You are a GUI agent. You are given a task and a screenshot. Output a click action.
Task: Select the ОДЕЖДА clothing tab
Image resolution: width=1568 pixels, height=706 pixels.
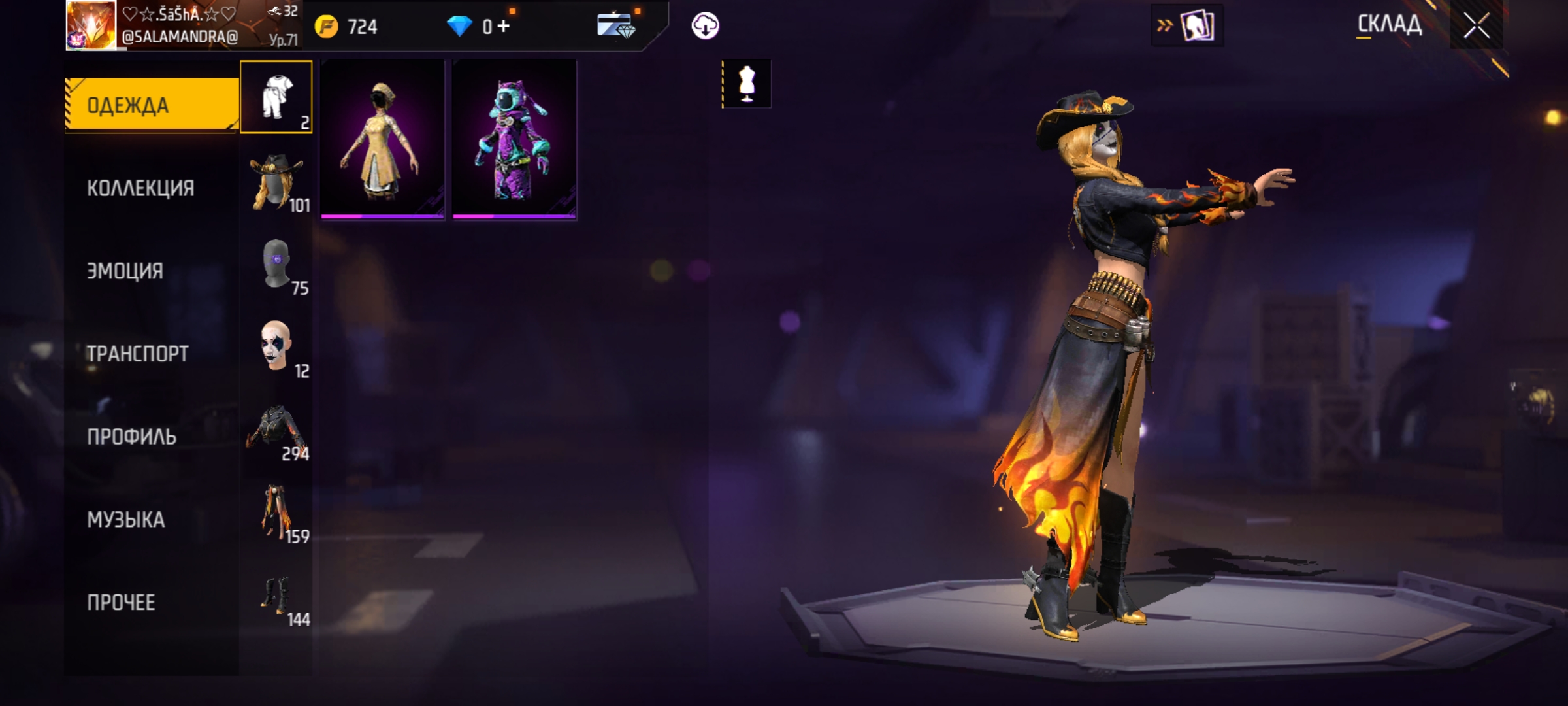coord(152,105)
